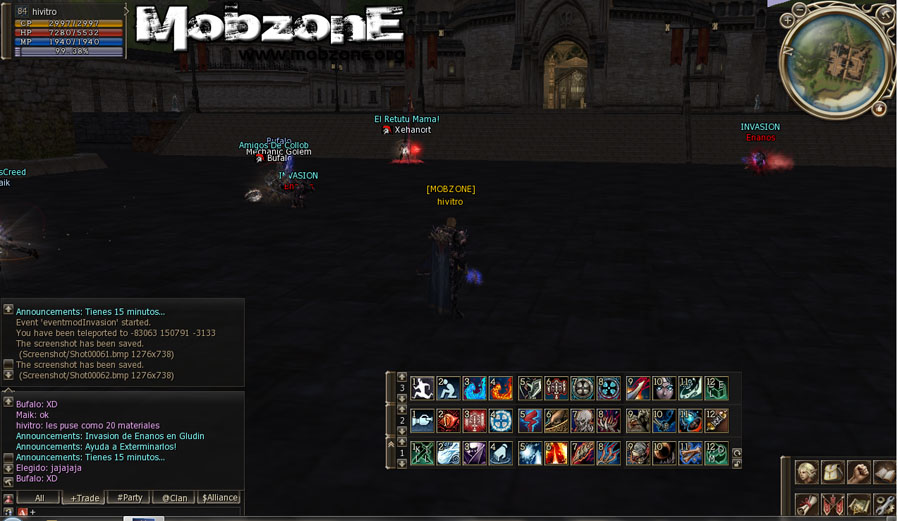Toggle the lock button beside the hotbar
The height and width of the screenshot is (521, 900).
pyautogui.click(x=737, y=464)
